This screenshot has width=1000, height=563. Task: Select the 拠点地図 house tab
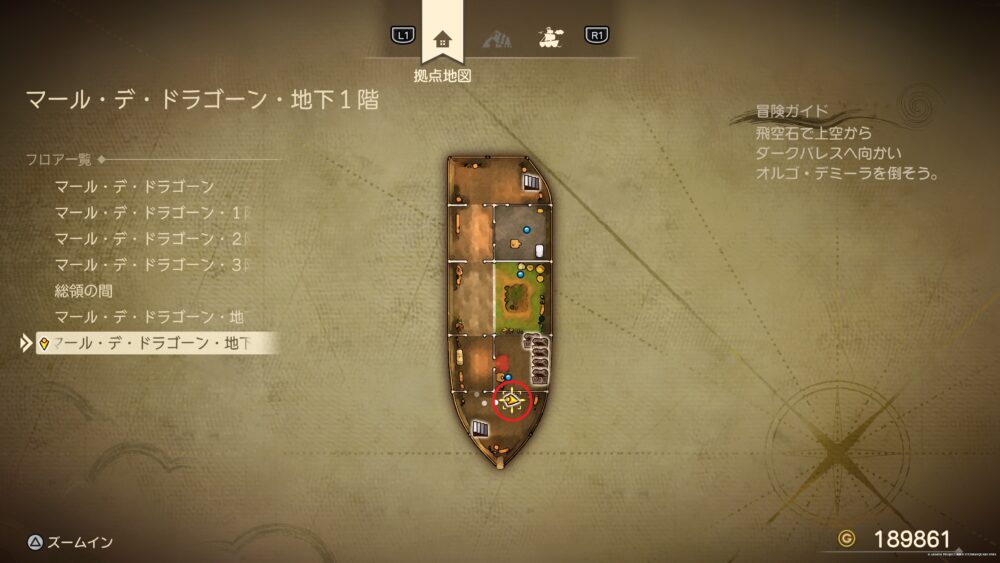point(442,40)
